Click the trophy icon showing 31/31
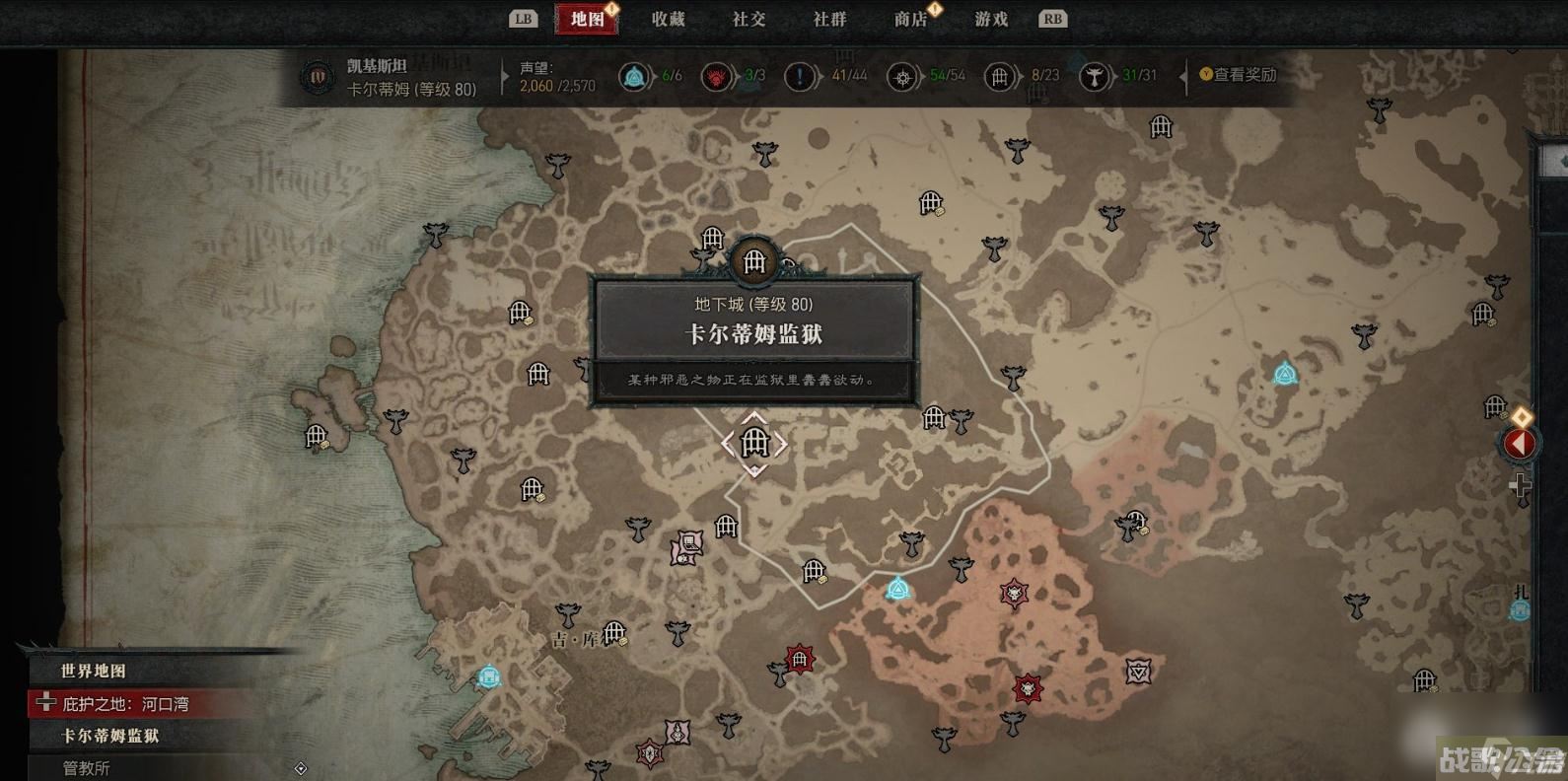1568x781 pixels. point(1095,75)
